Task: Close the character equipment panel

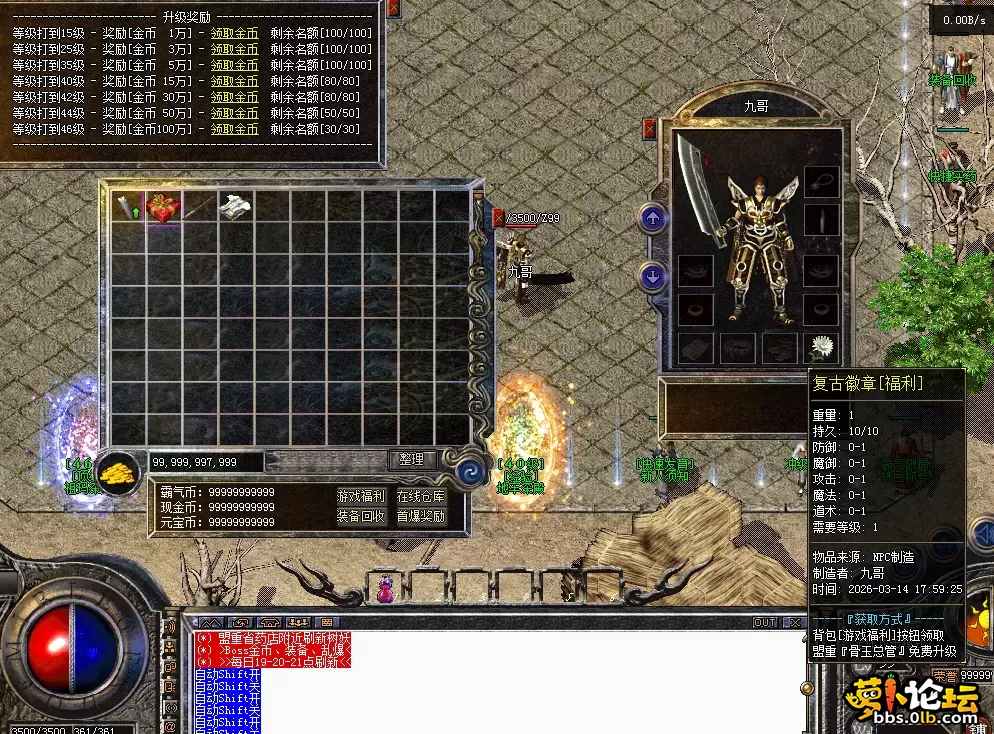Action: point(650,128)
